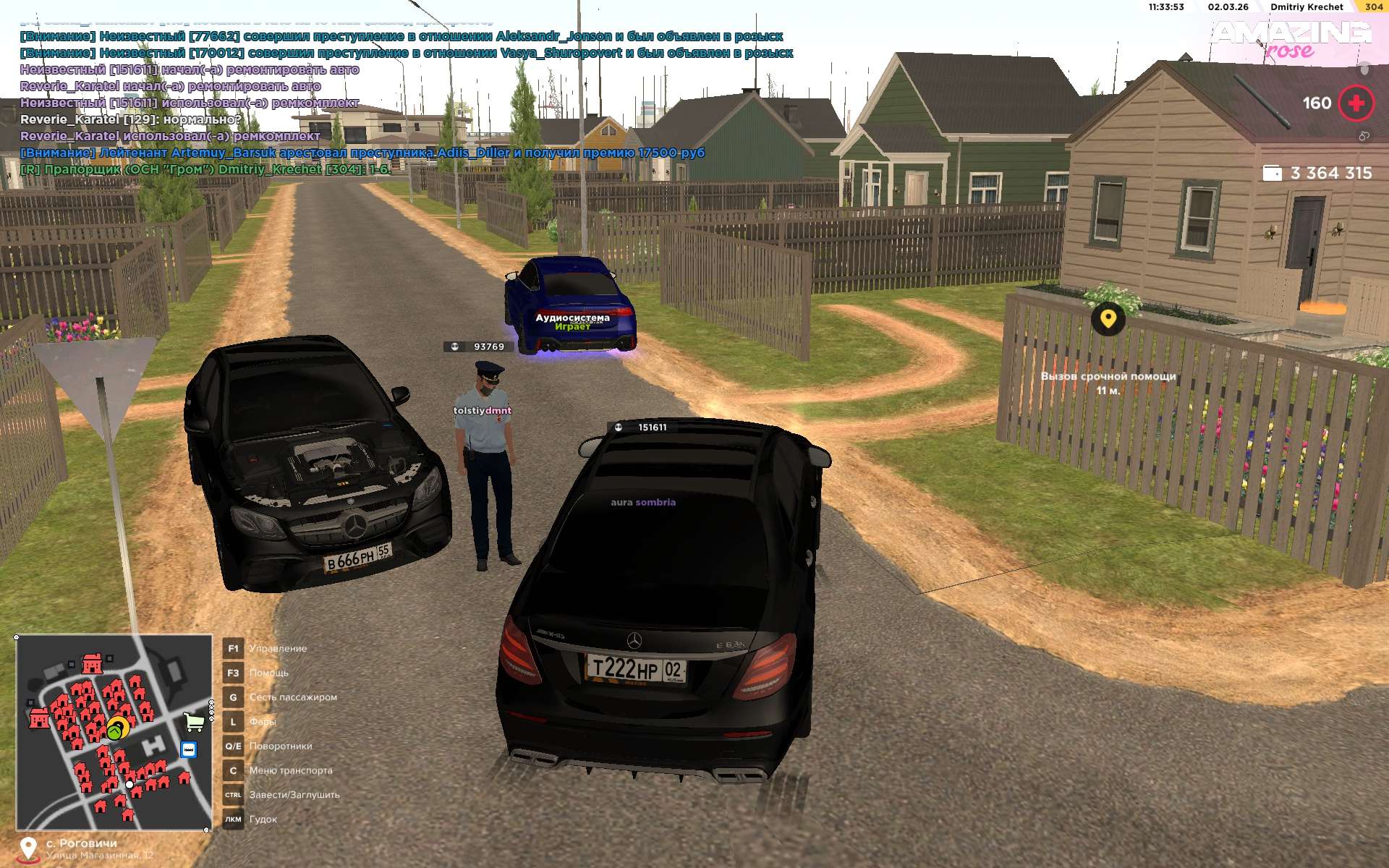Click the Amazing Rose server logo
This screenshot has width=1389, height=868.
[1290, 40]
